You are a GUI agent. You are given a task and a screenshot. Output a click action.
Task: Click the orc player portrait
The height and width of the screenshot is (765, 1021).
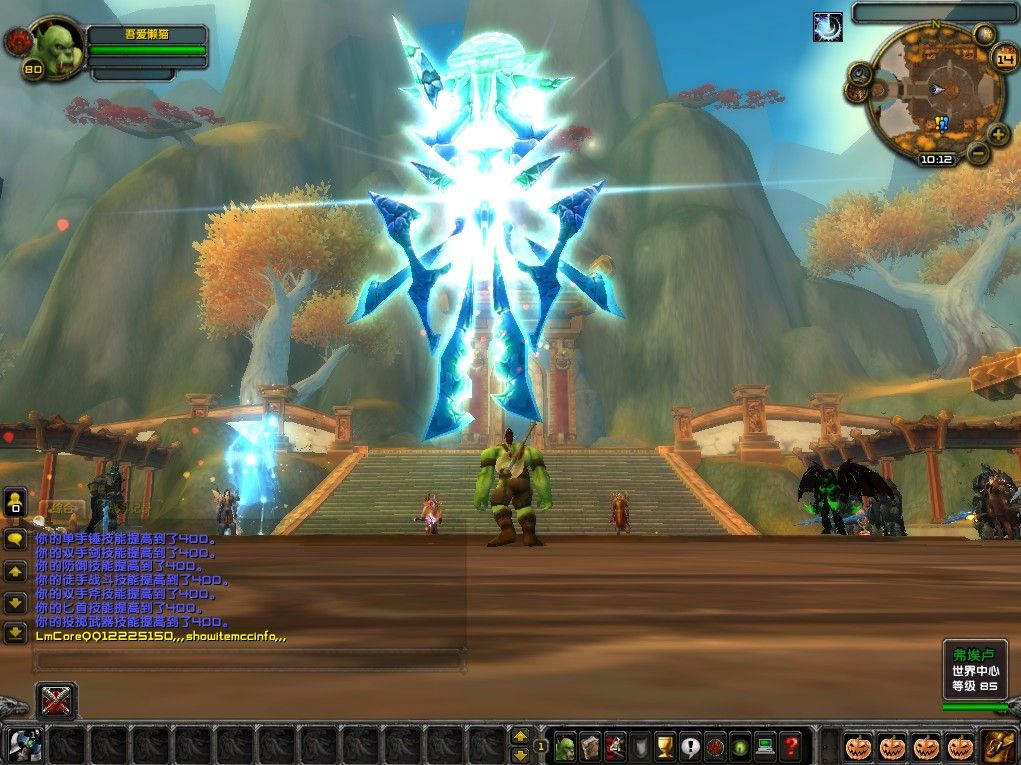[x=59, y=47]
